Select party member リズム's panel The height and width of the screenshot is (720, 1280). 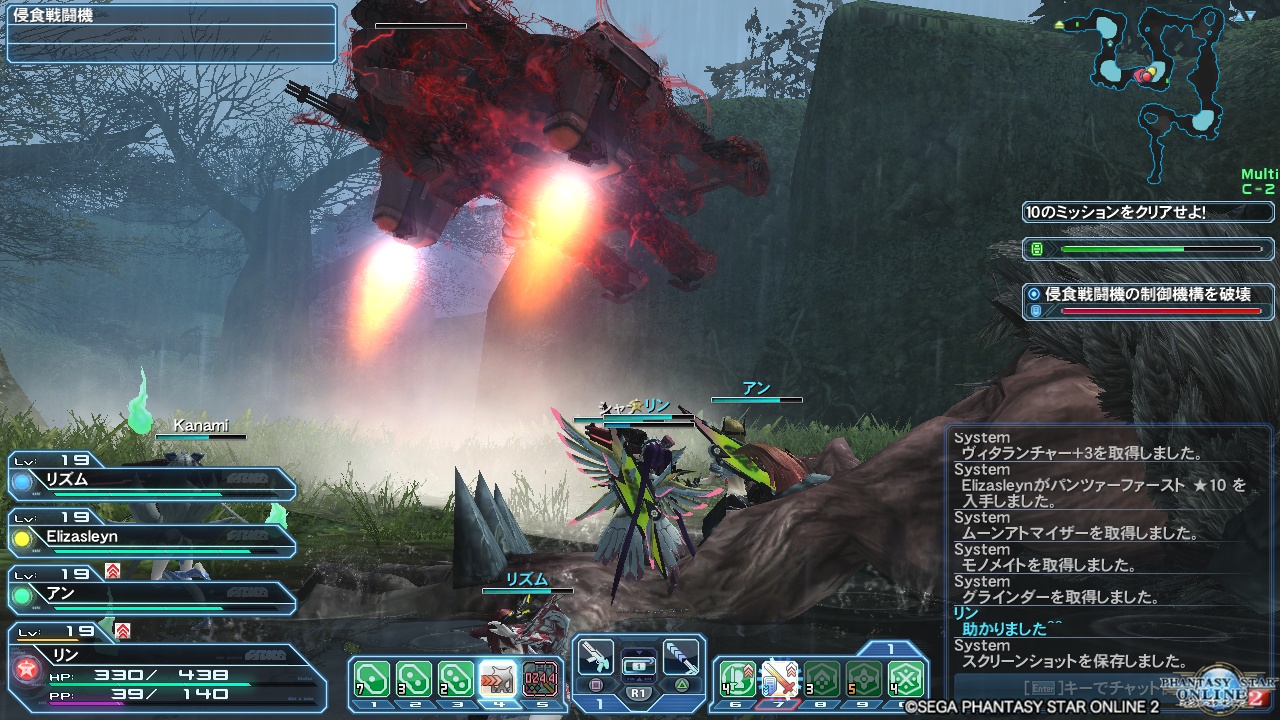[x=150, y=482]
